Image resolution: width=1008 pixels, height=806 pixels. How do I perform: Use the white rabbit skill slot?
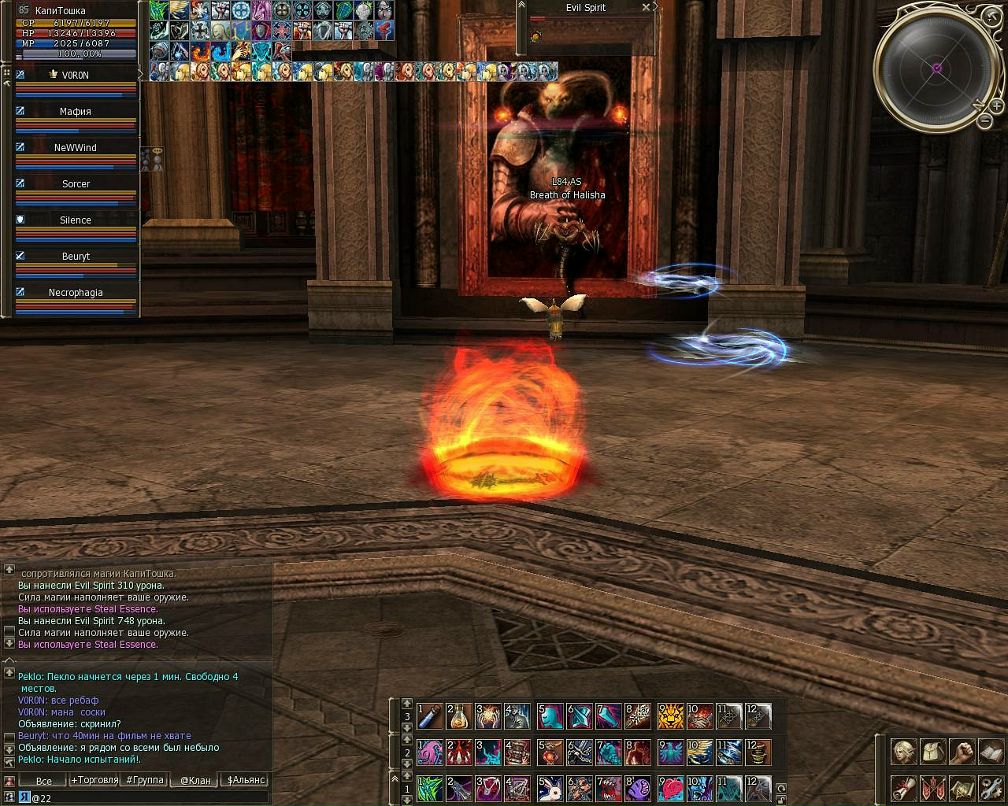click(548, 788)
